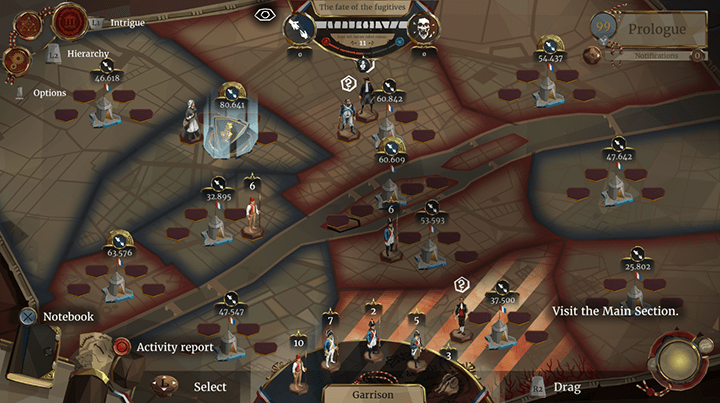
Task: Select the district marked 60.842
Action: (x=389, y=99)
